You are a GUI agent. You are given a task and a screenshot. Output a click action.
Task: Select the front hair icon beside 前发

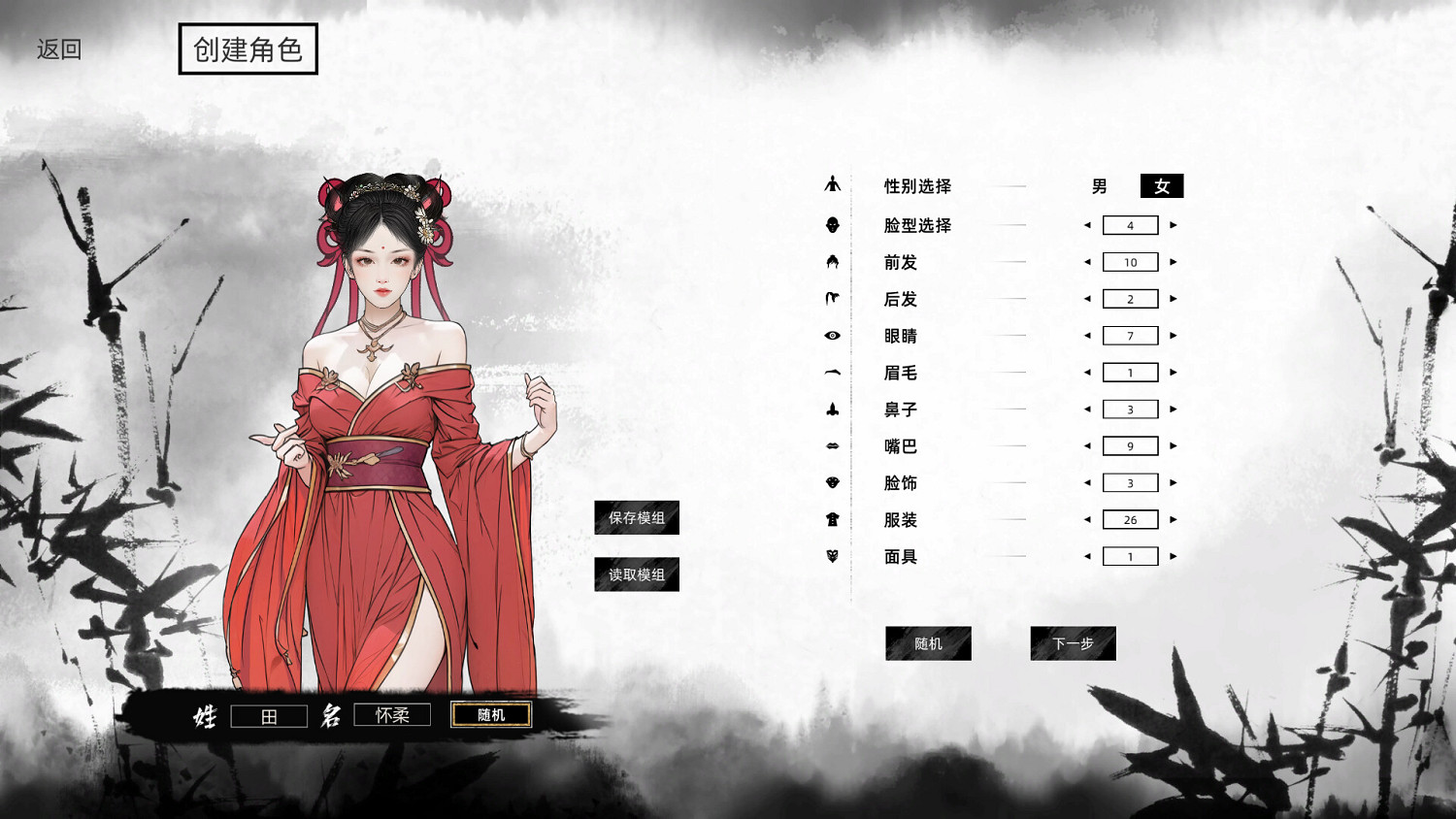click(833, 261)
